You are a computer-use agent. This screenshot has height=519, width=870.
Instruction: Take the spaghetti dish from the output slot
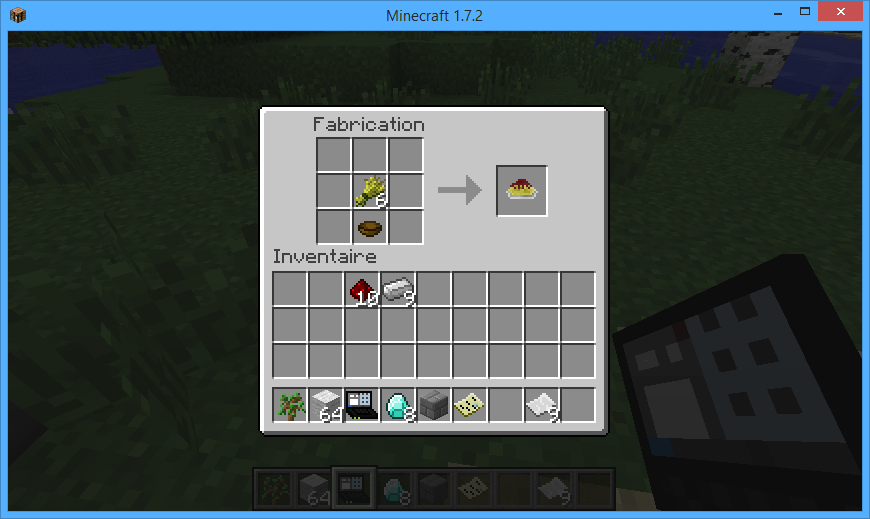[522, 190]
